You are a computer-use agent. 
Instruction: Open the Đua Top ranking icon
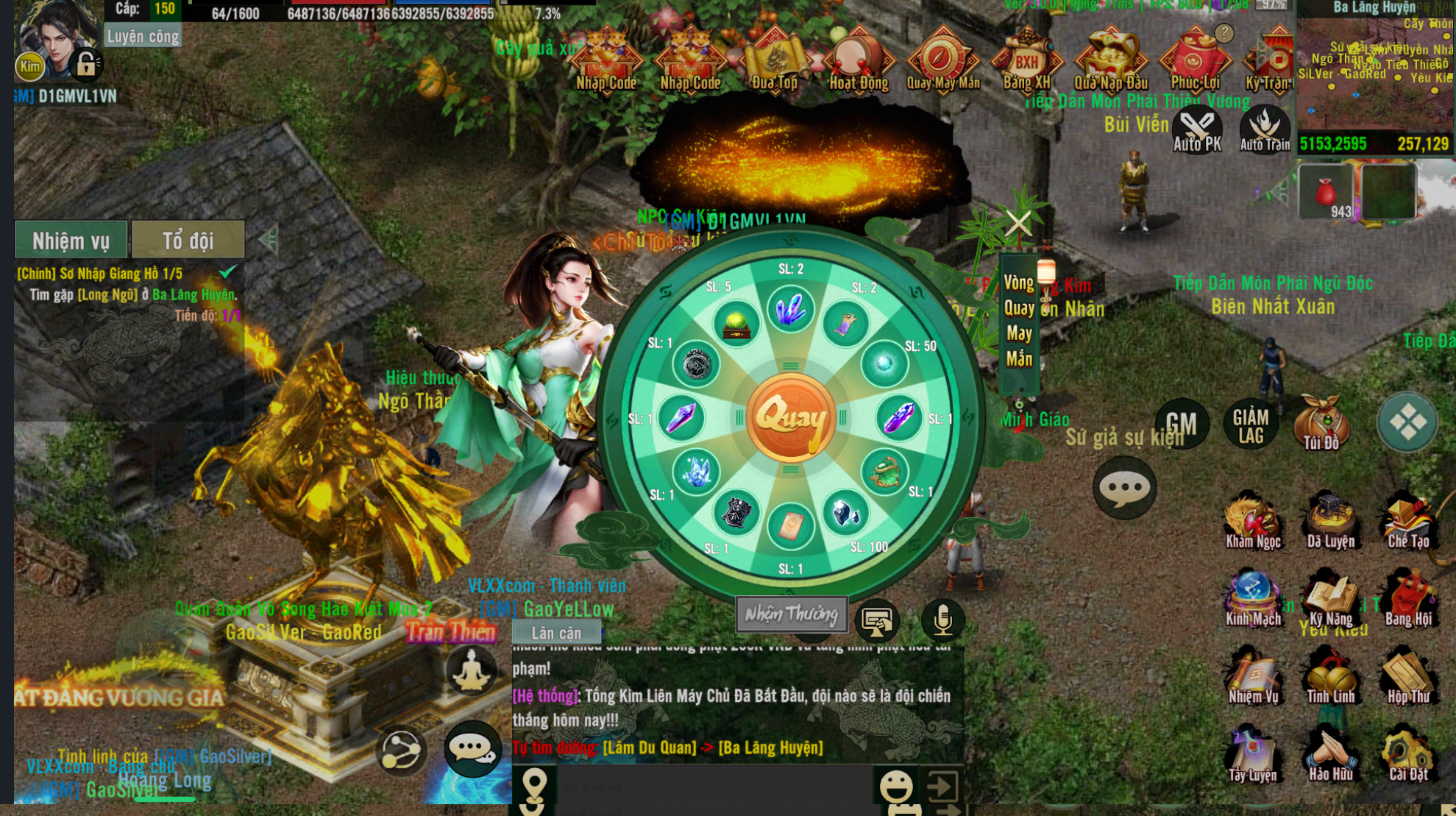pos(774,60)
